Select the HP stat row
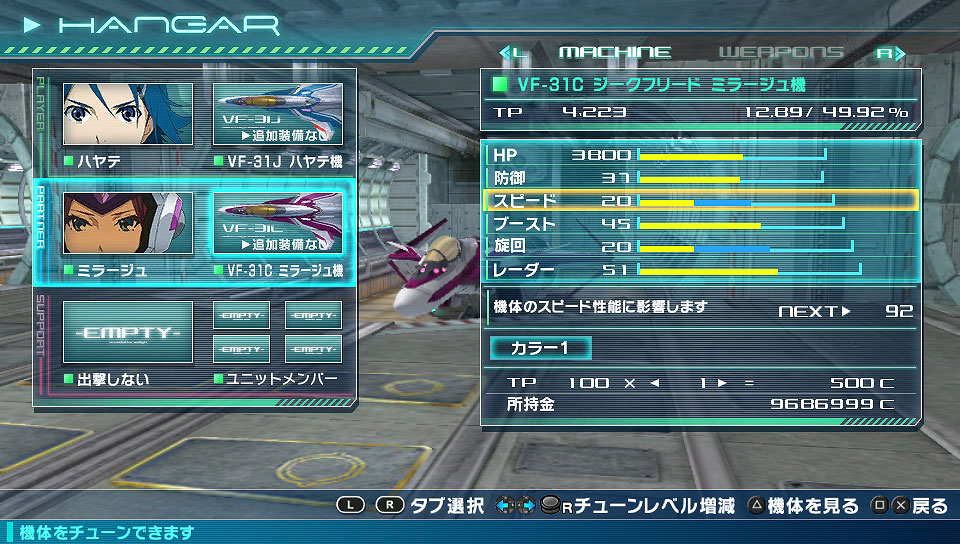 point(700,155)
